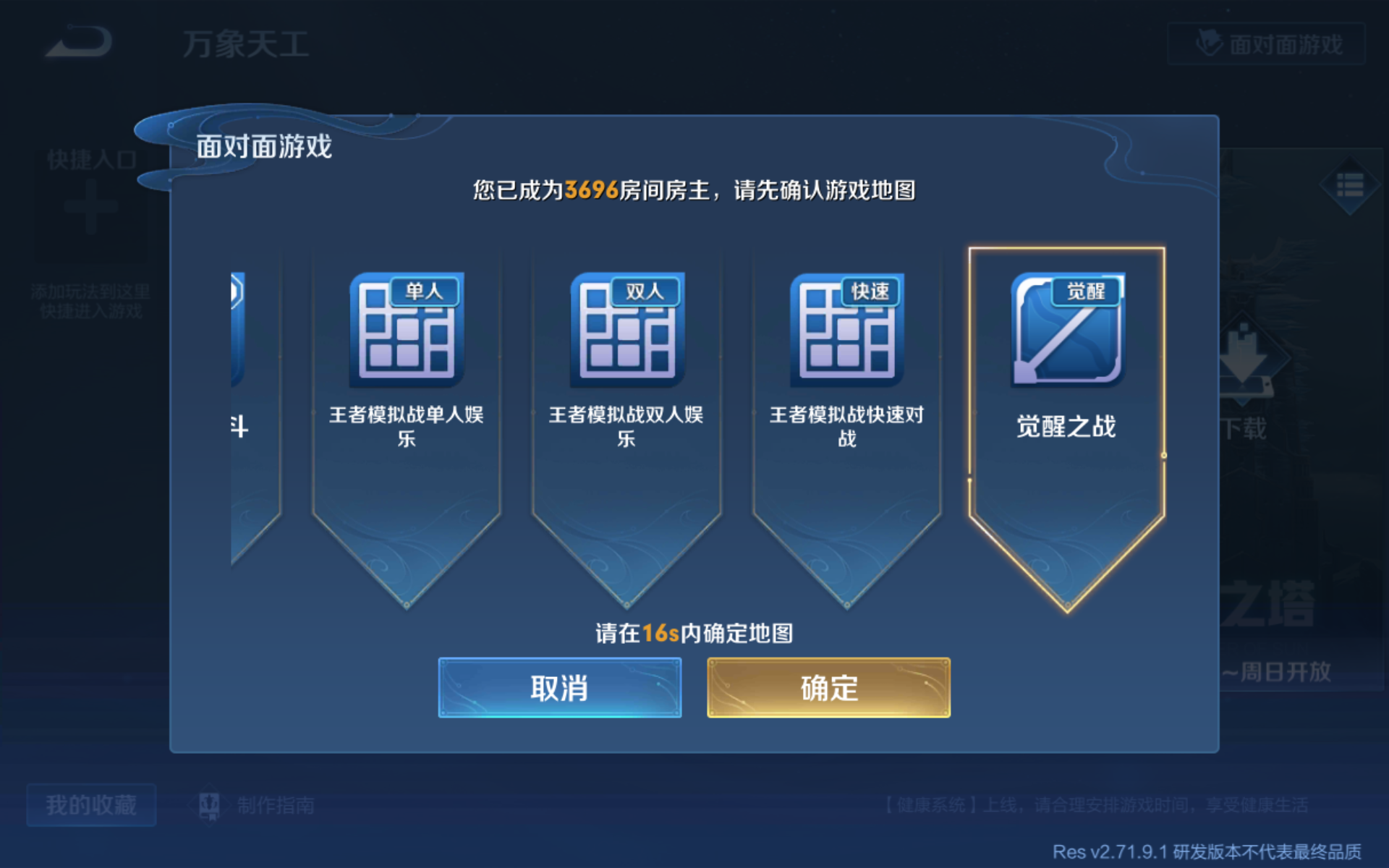This screenshot has height=868, width=1389.
Task: Switch to 我的收藏 at bottom left
Action: pyautogui.click(x=90, y=804)
